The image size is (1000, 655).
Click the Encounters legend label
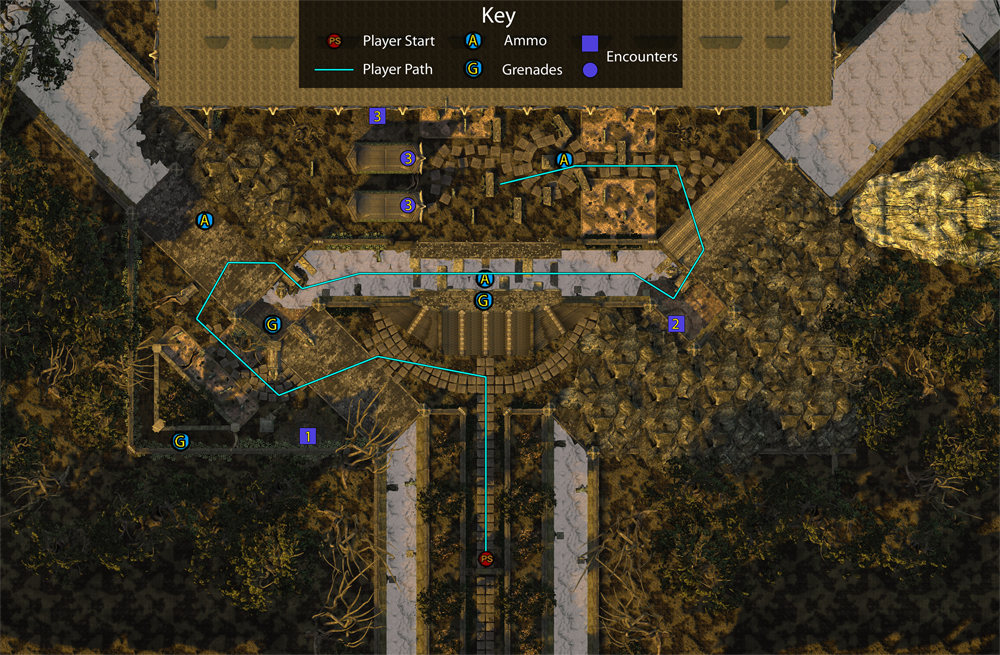pyautogui.click(x=642, y=57)
